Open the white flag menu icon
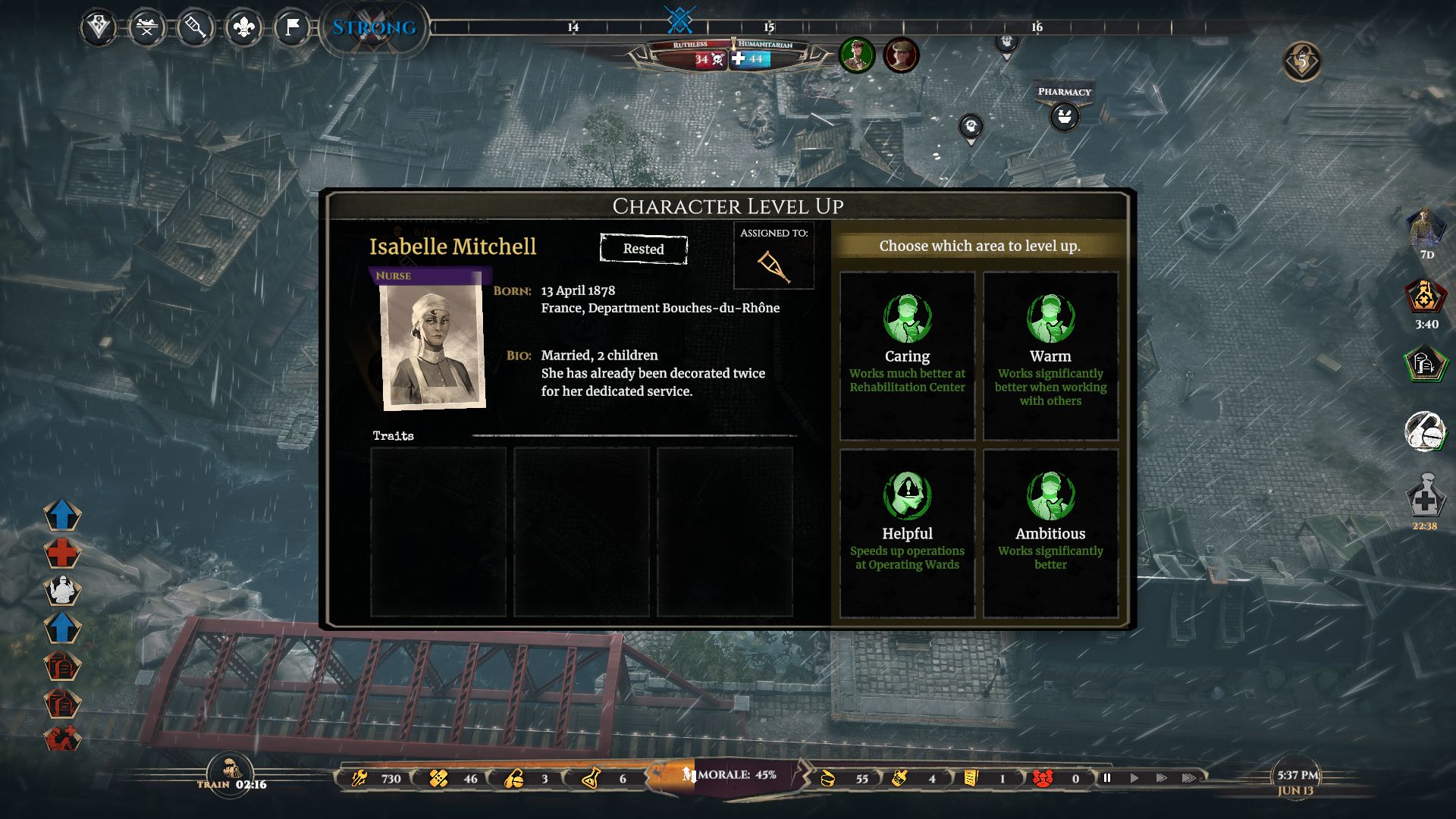 pyautogui.click(x=292, y=28)
